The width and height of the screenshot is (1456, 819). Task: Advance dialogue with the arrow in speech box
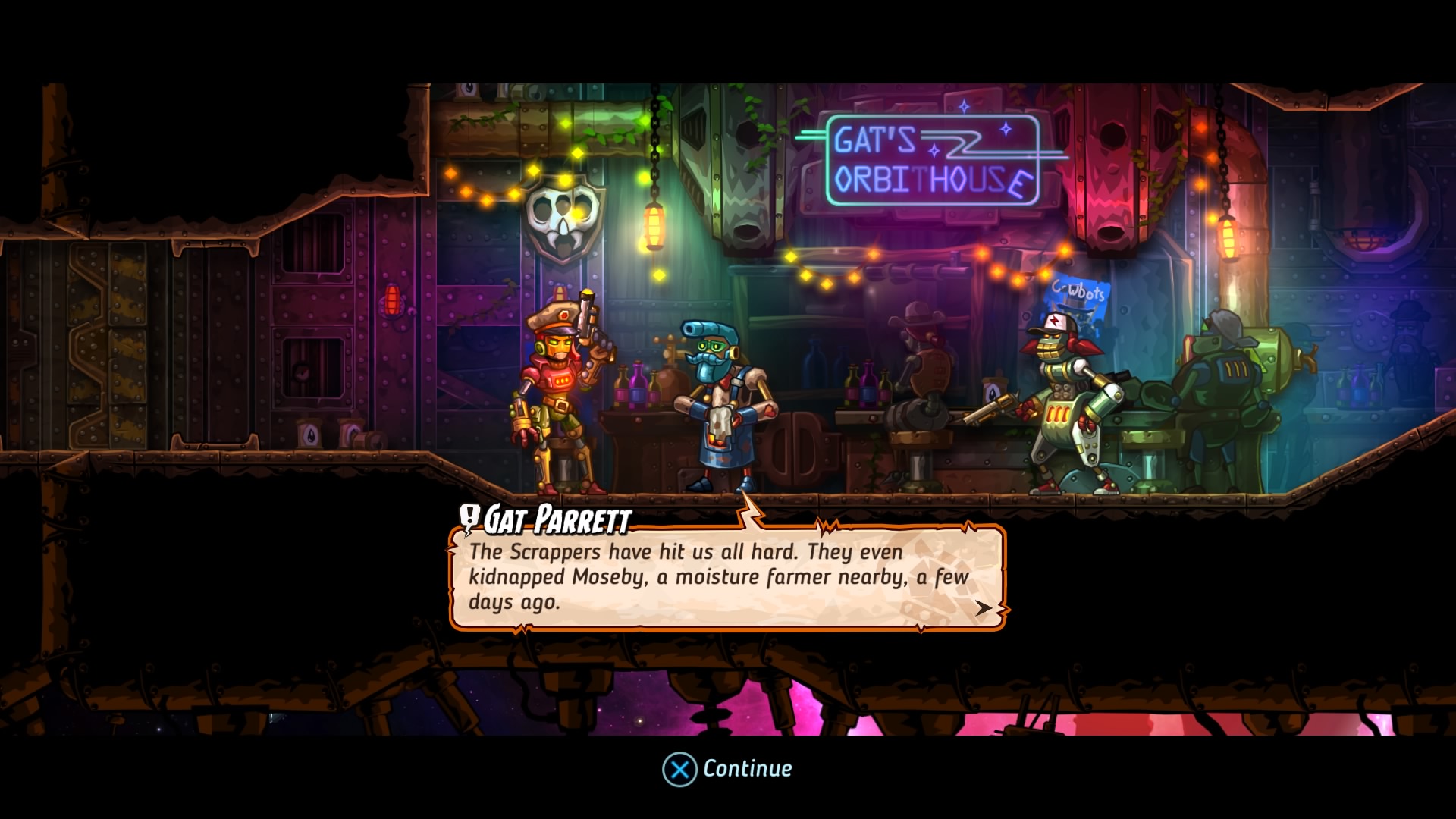[x=983, y=608]
